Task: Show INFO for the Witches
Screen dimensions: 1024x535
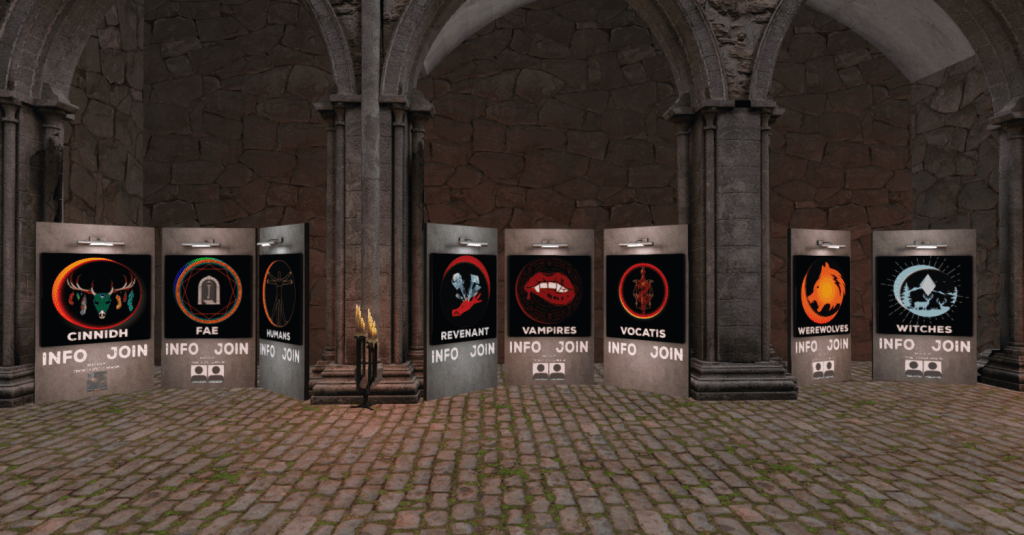Action: [896, 345]
